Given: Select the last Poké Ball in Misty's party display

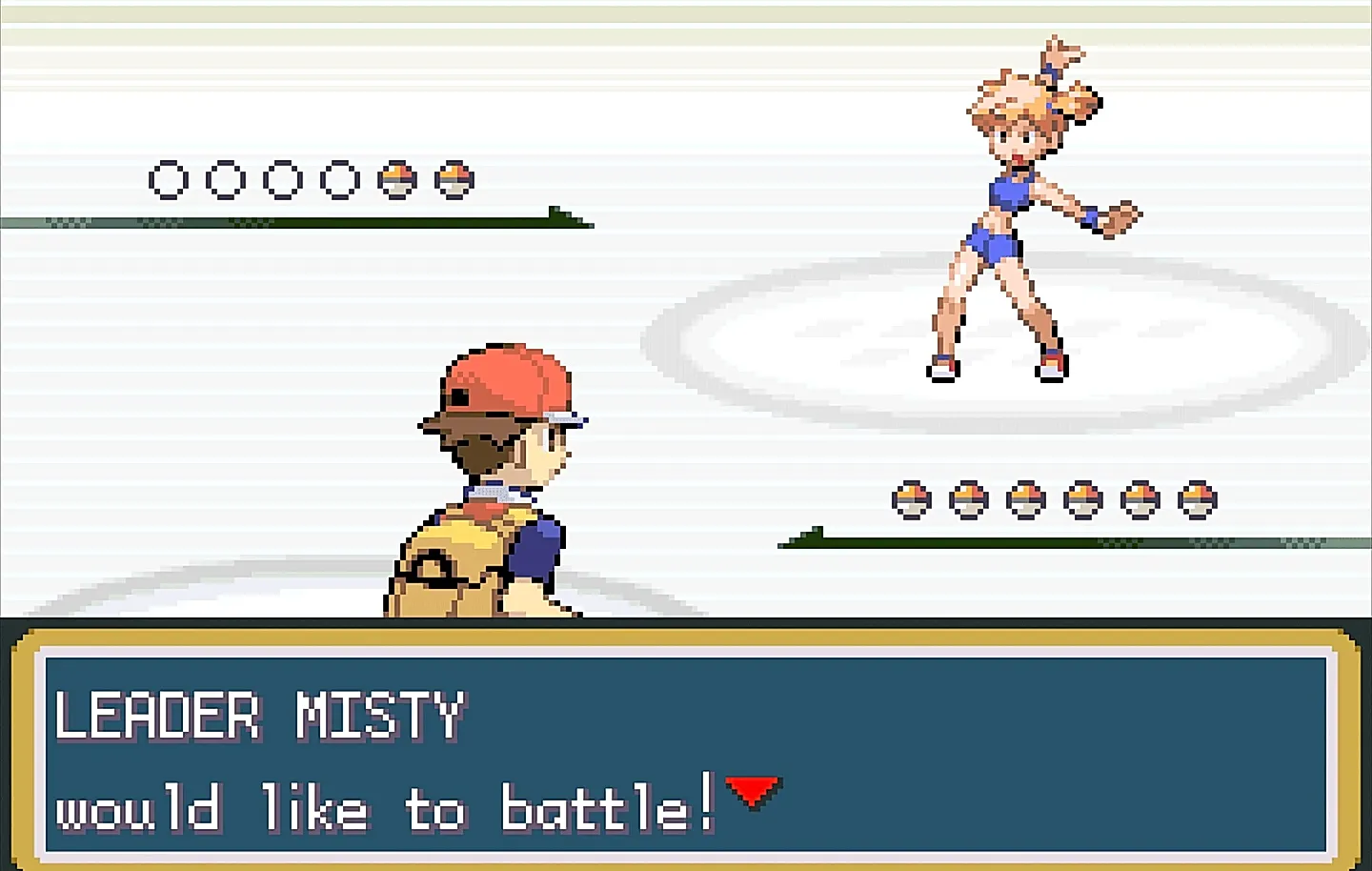Looking at the screenshot, I should [x=454, y=178].
